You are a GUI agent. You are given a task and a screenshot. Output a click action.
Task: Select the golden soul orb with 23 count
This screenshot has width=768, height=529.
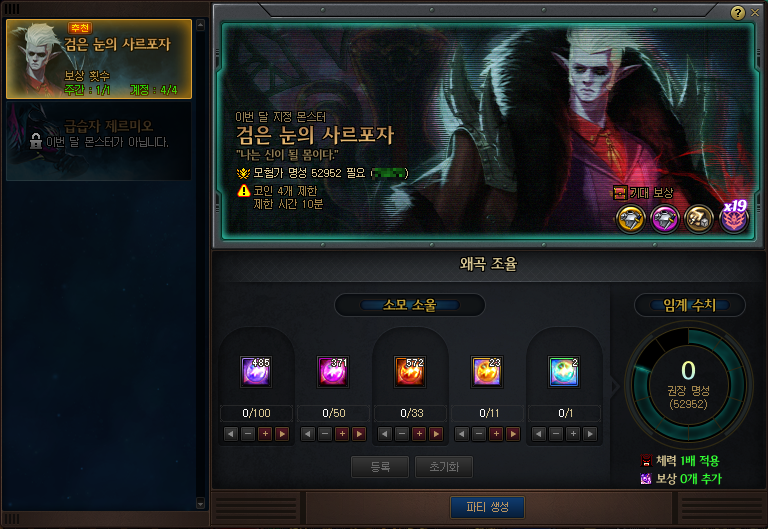point(486,371)
